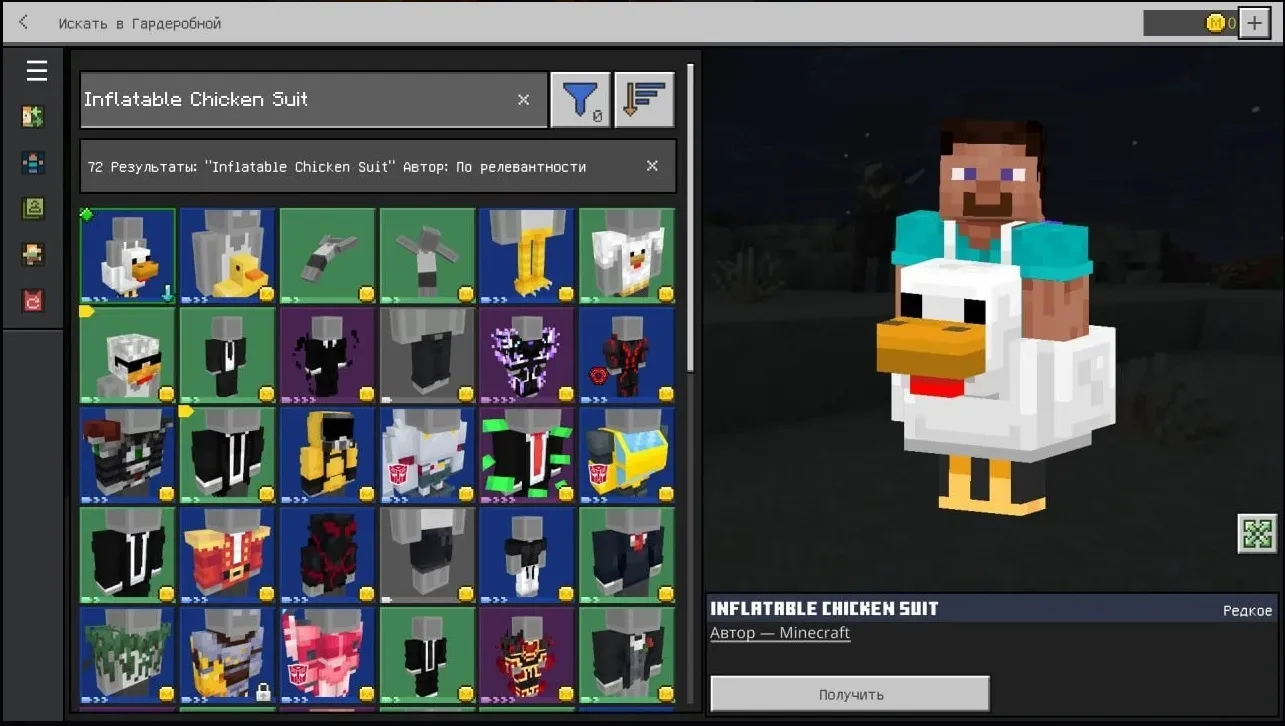The image size is (1285, 726).
Task: Select the capes sidebar icon
Action: tap(33, 254)
